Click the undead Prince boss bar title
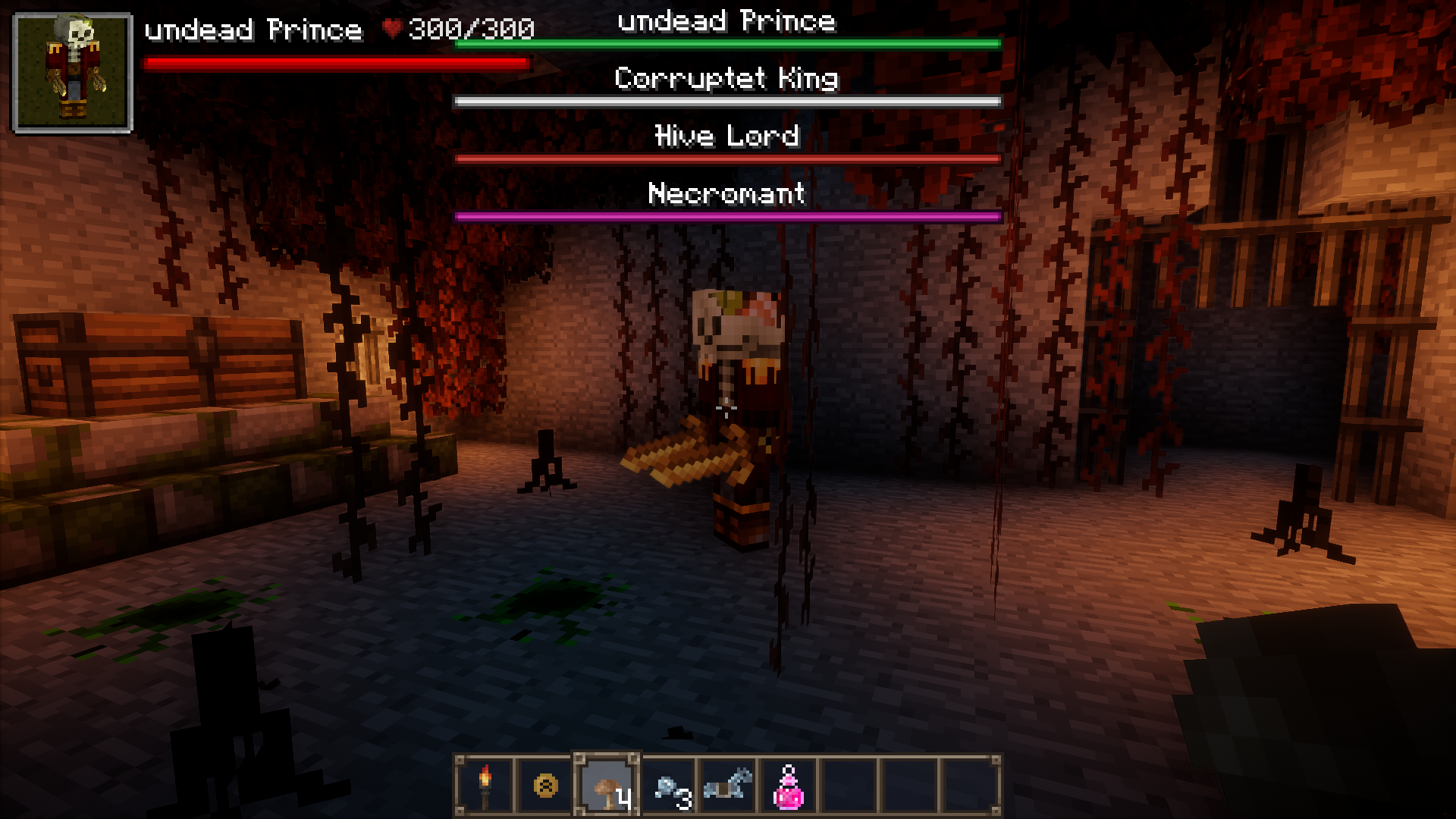This screenshot has height=819, width=1456. 726,21
